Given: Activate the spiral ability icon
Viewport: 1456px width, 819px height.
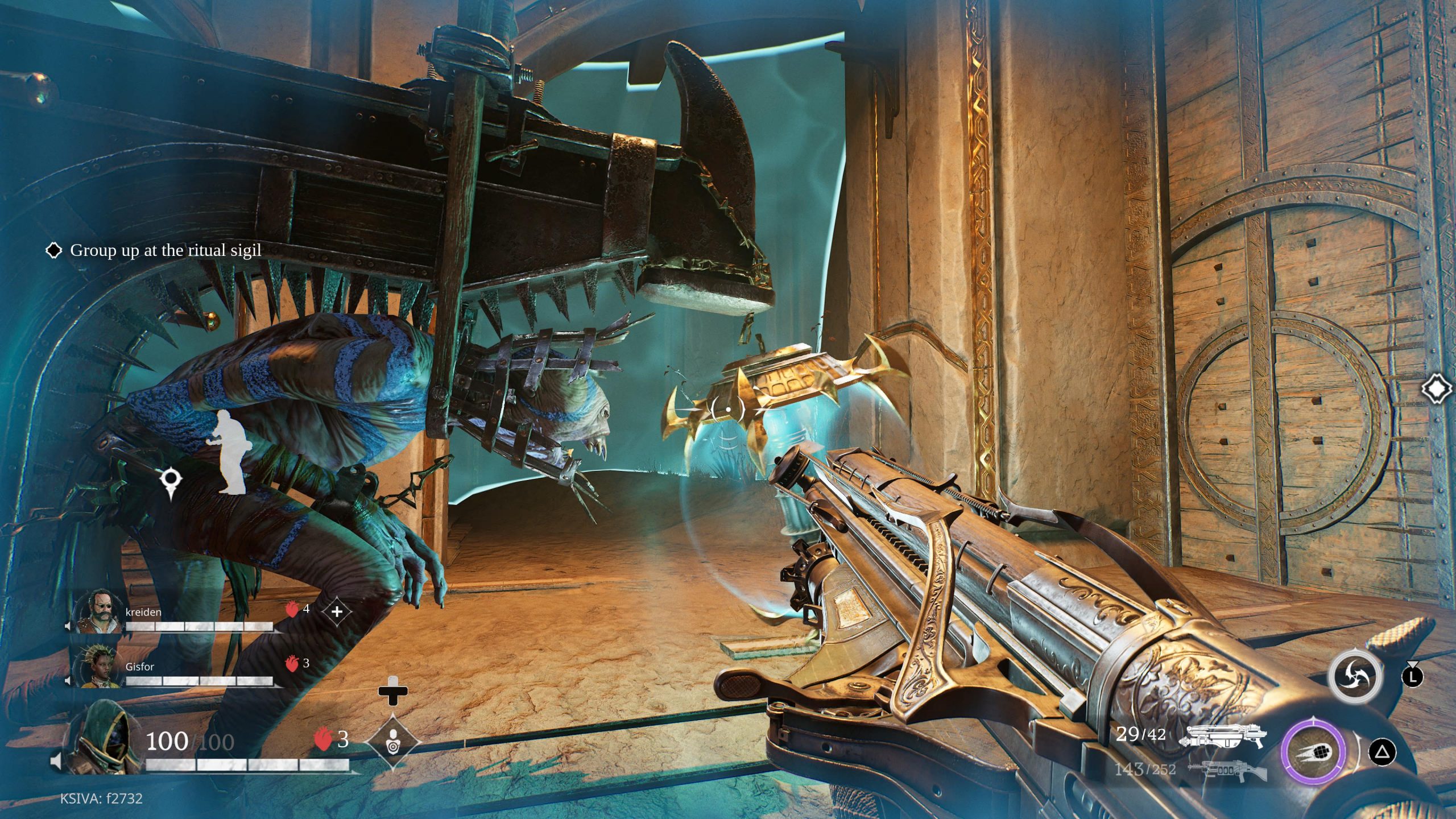Looking at the screenshot, I should (1355, 677).
